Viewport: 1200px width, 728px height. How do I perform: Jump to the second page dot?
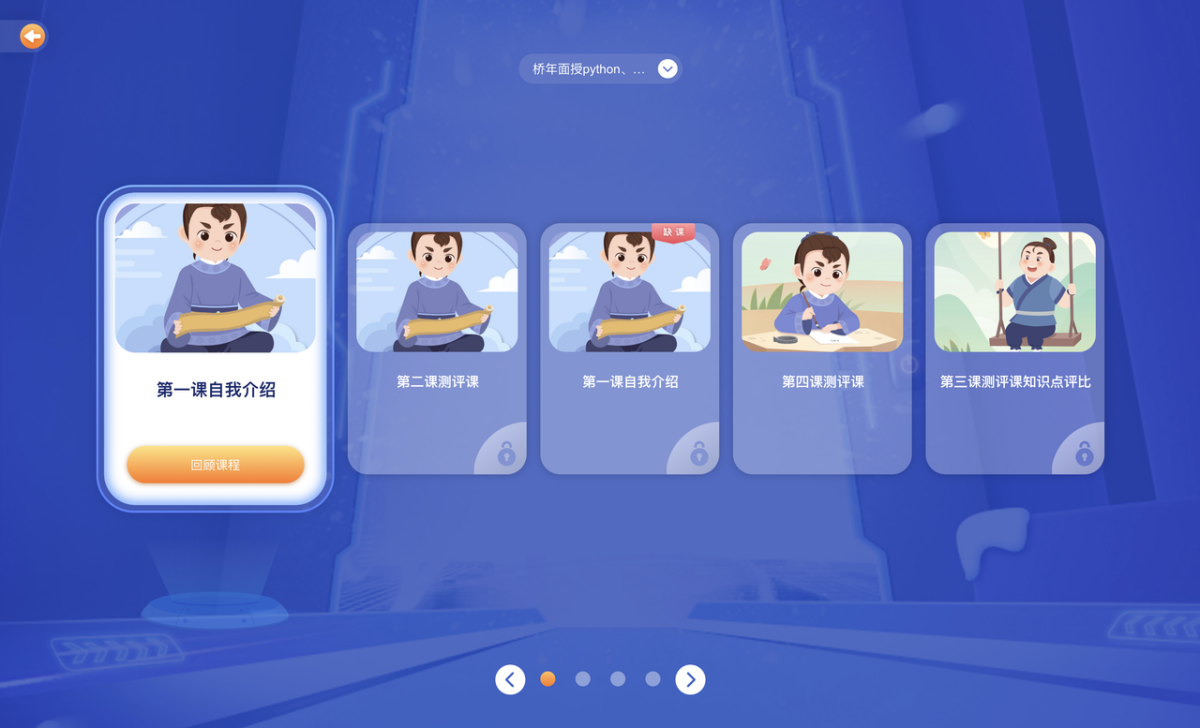click(x=583, y=679)
